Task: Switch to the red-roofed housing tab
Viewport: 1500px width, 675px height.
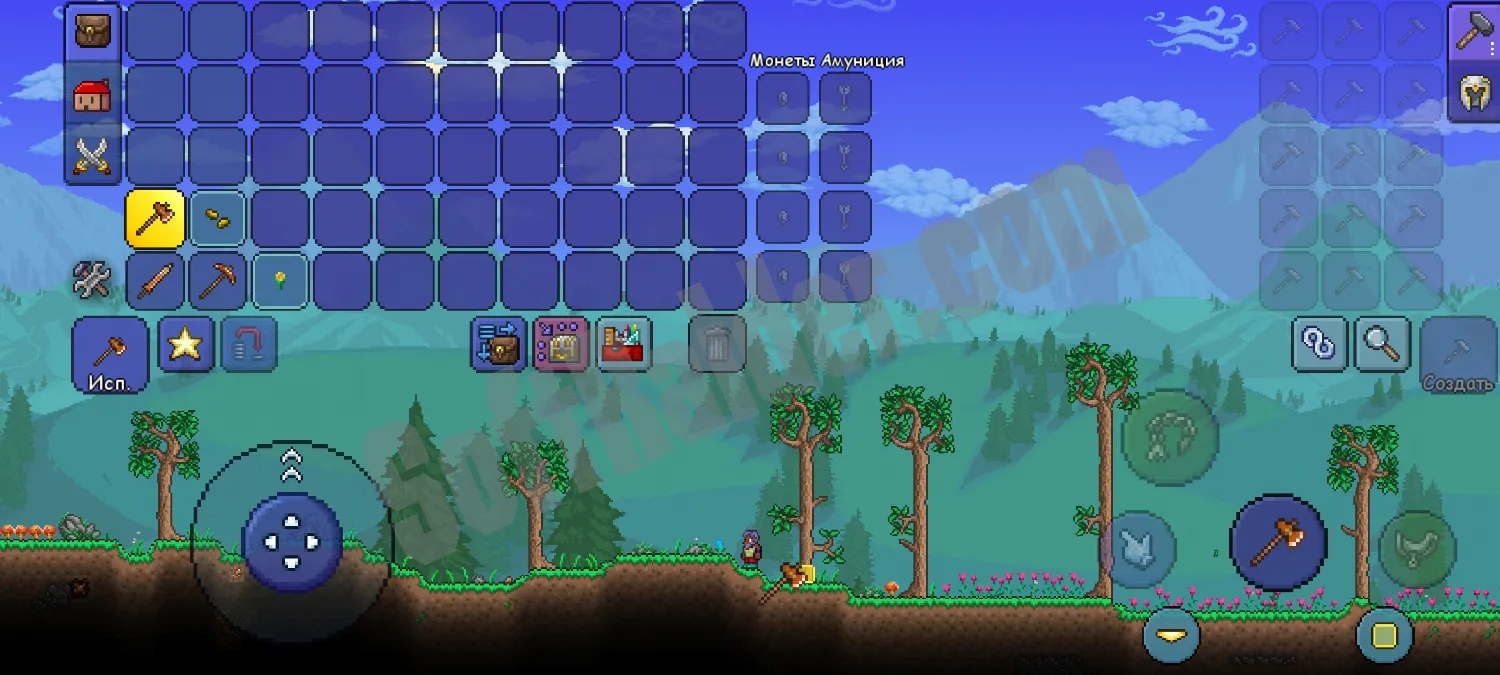Action: click(x=93, y=94)
